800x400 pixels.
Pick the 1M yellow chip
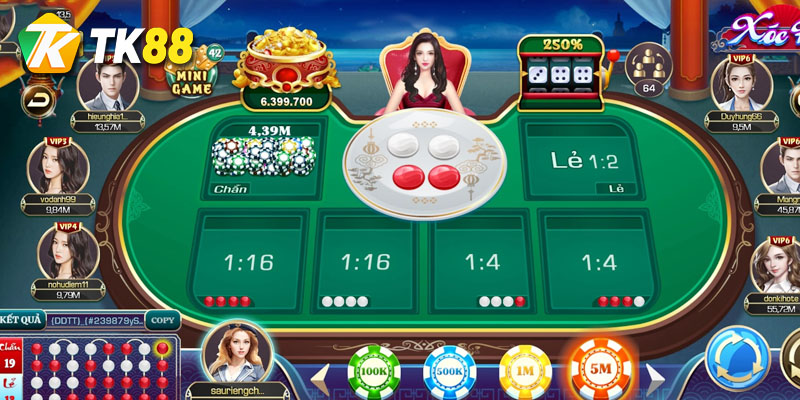(x=525, y=372)
